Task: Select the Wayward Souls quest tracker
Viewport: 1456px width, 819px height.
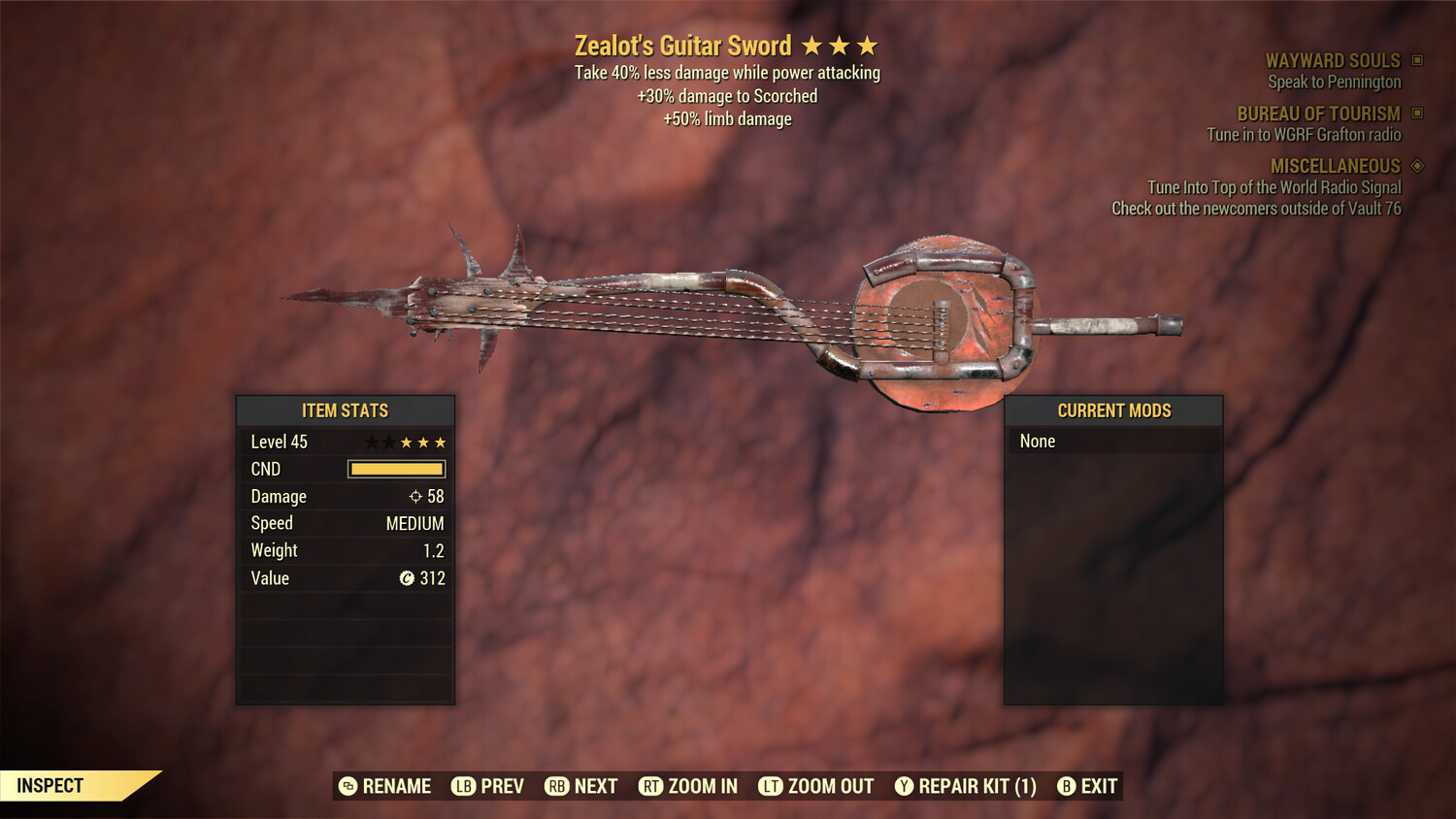Action: click(x=1333, y=61)
